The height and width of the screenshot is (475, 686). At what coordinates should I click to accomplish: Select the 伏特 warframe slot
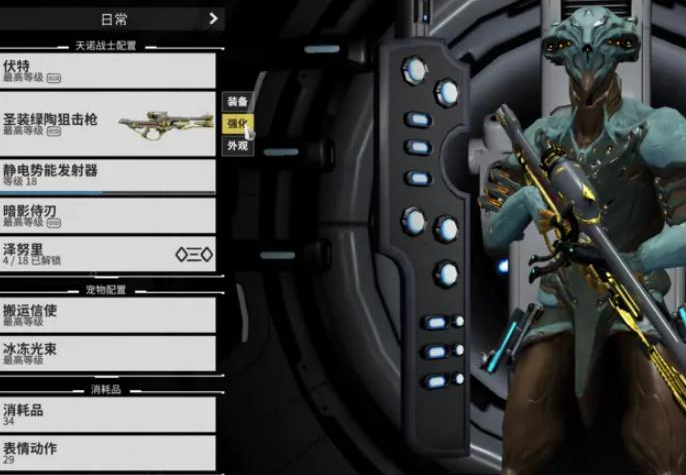tap(107, 69)
